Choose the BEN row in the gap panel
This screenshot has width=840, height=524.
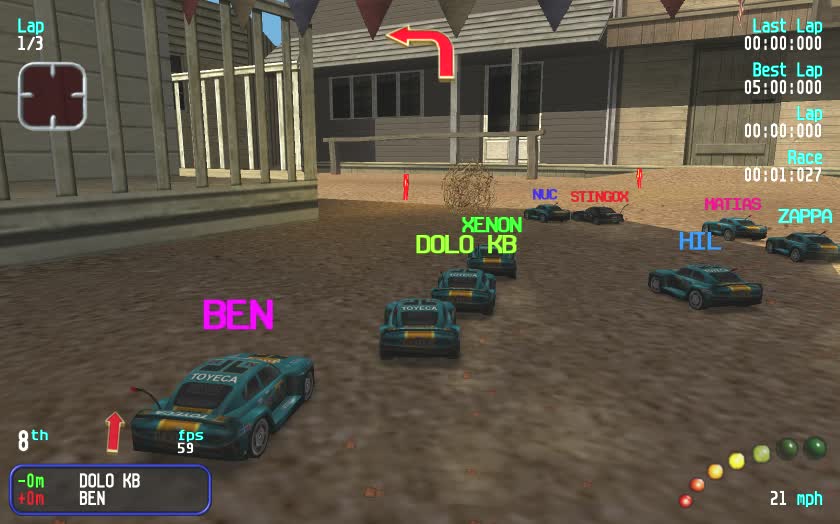[109, 497]
